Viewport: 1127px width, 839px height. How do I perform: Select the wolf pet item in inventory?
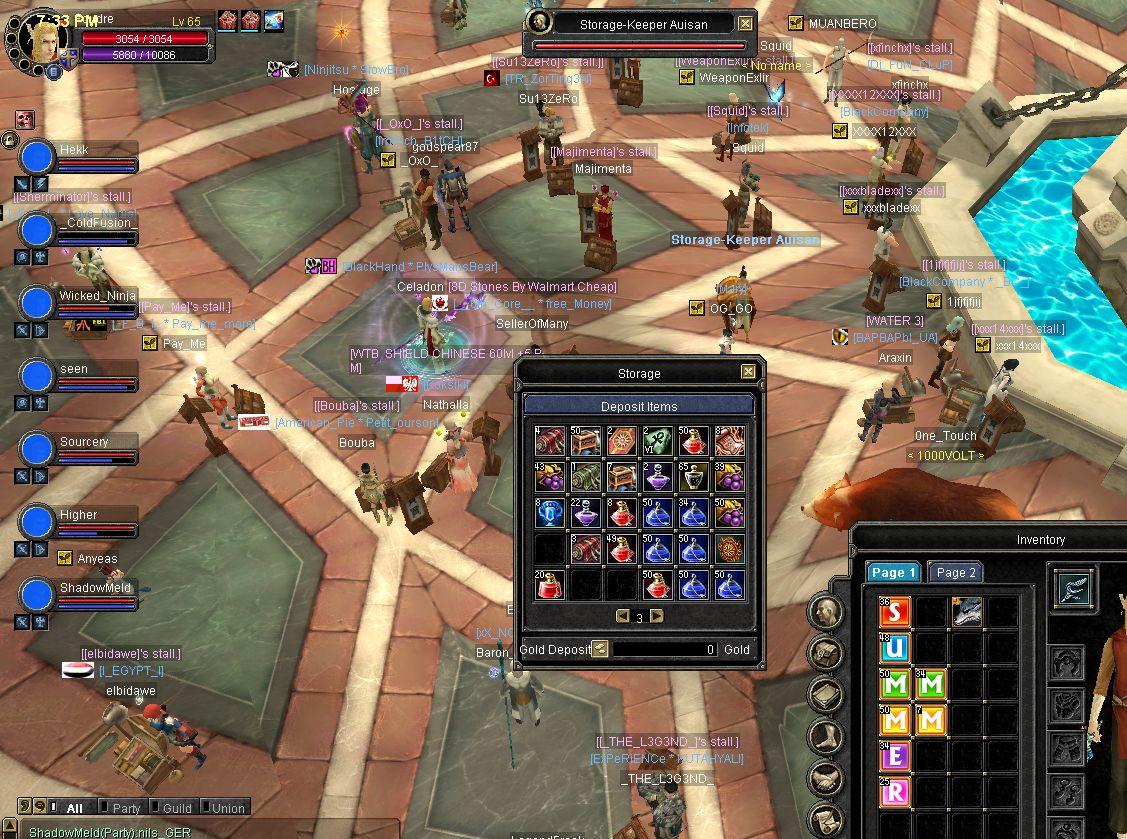(966, 612)
